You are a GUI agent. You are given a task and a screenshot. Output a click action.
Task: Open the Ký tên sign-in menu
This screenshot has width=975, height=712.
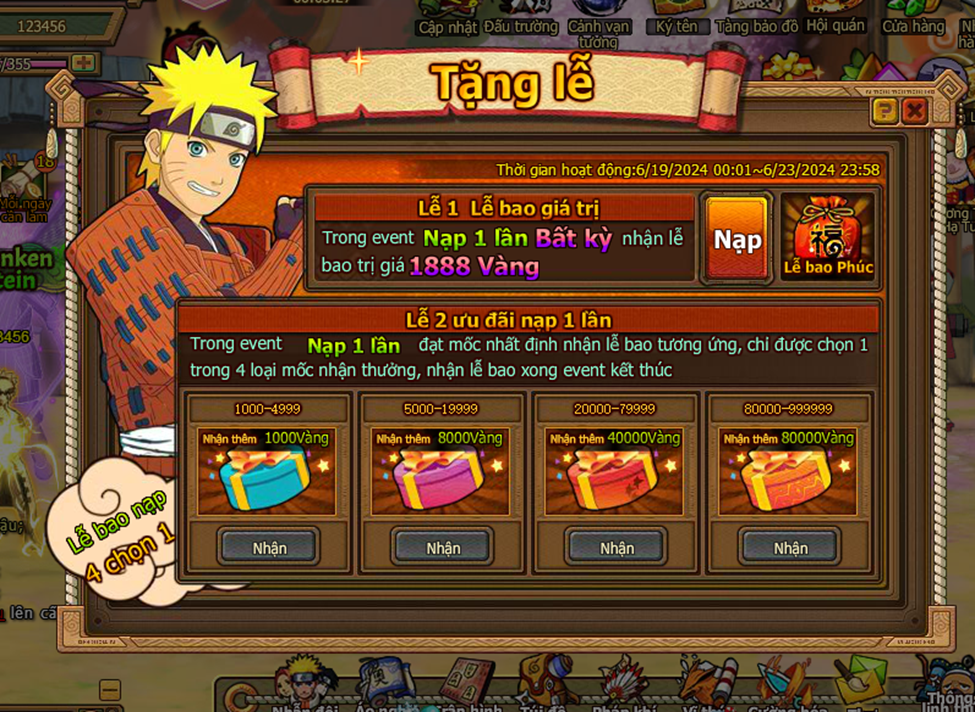[x=677, y=20]
